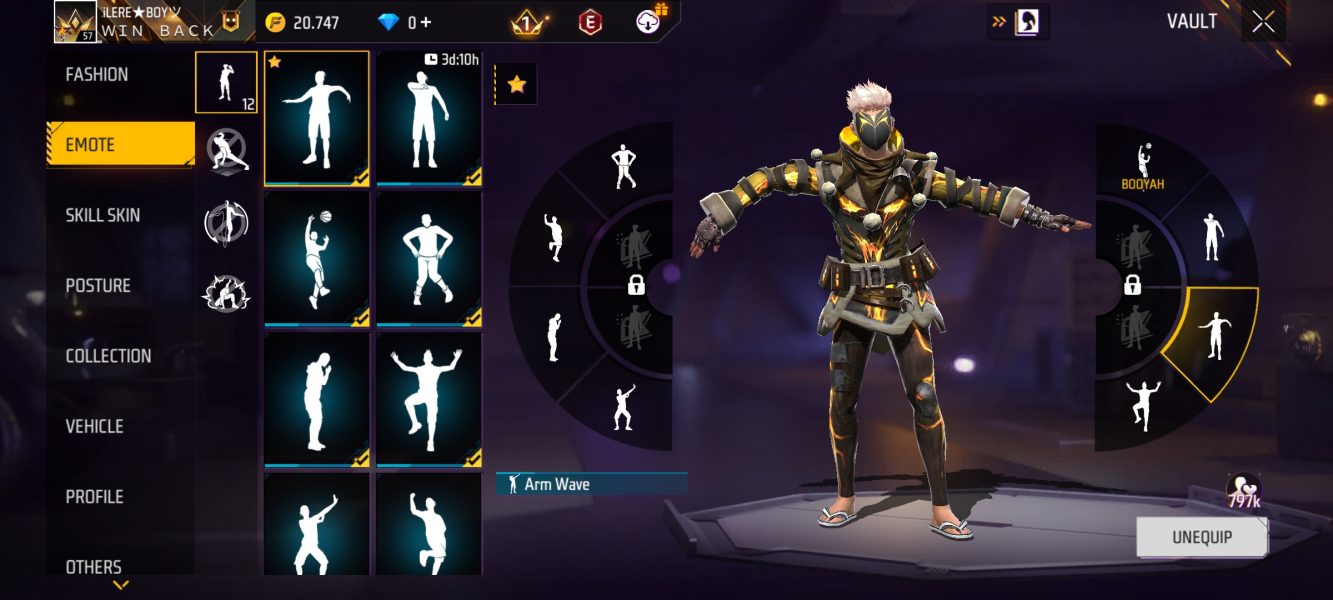Show the Profile category

click(x=94, y=497)
